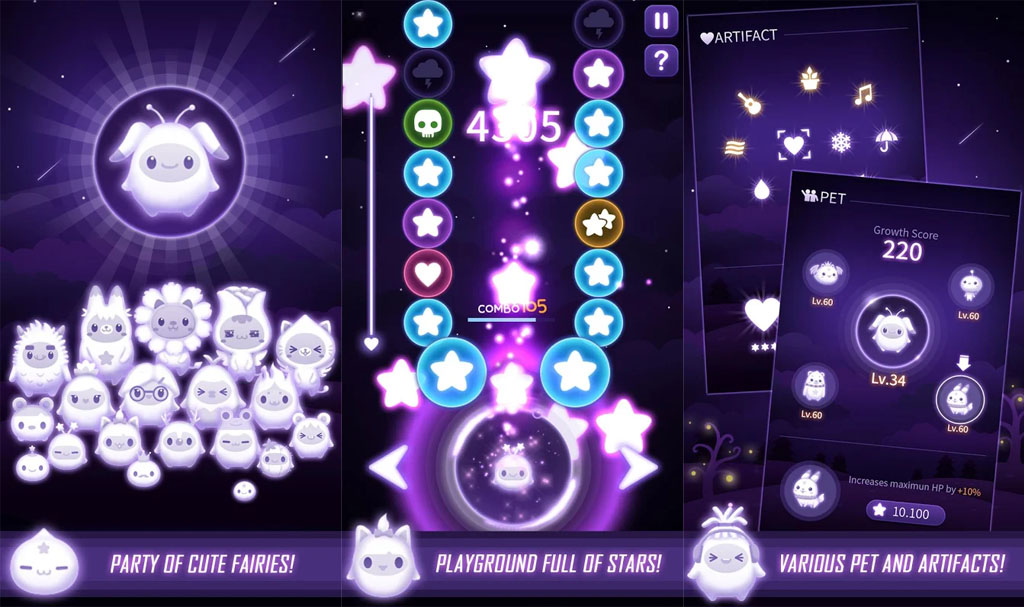Image resolution: width=1024 pixels, height=607 pixels.
Task: Choose the music note artifact
Action: [x=862, y=95]
